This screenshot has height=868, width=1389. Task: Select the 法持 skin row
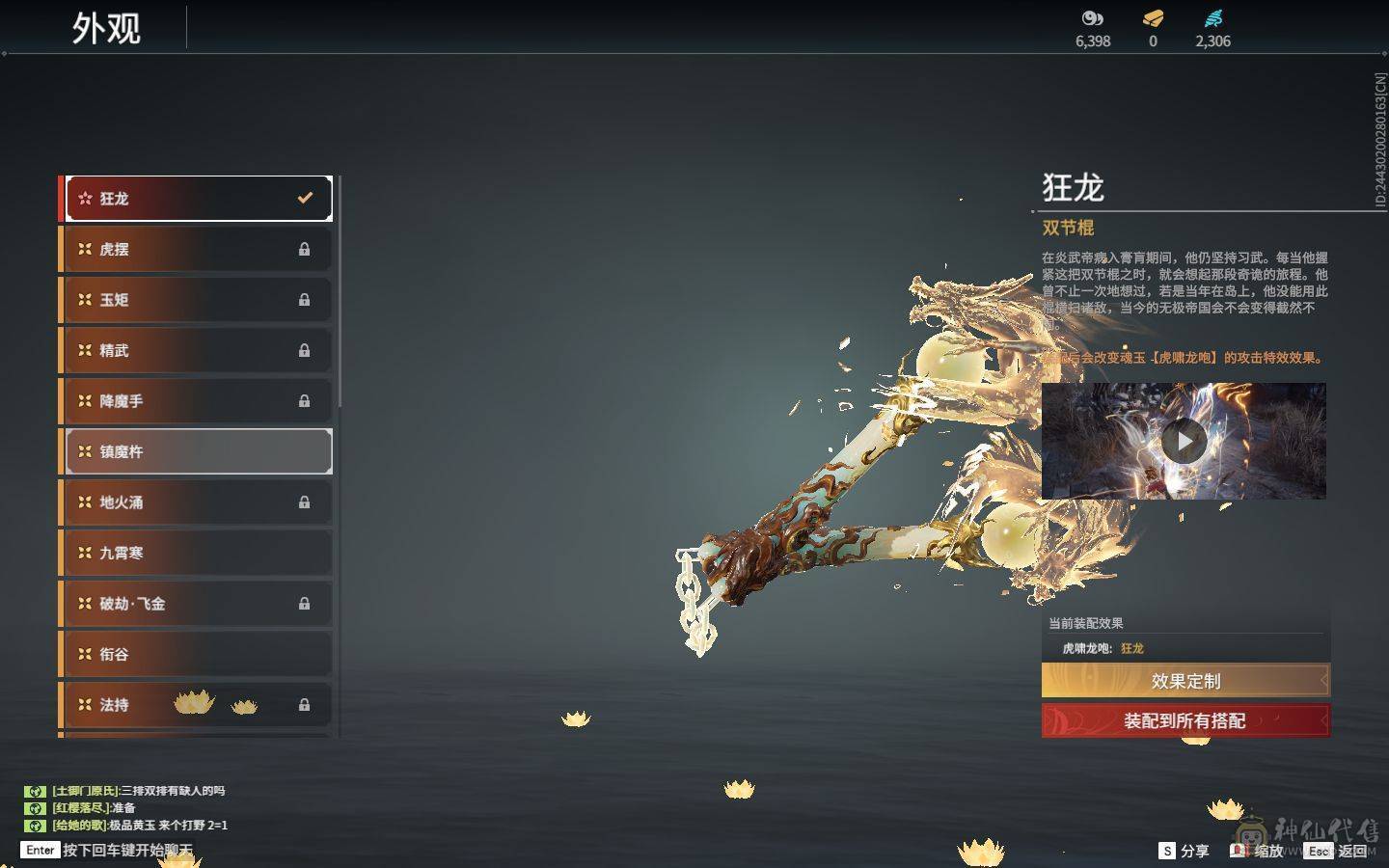click(x=197, y=705)
